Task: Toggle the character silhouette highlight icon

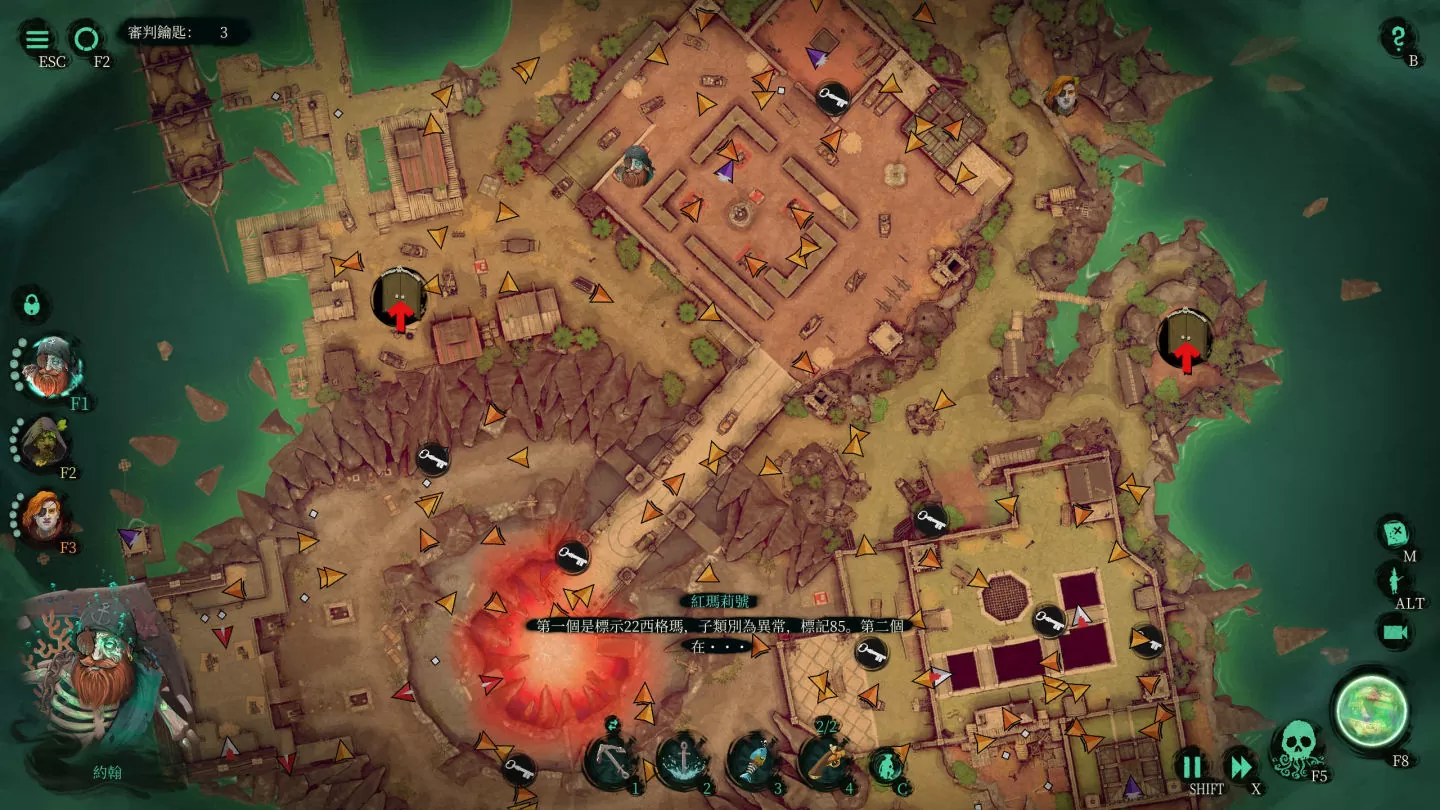Action: point(1394,579)
